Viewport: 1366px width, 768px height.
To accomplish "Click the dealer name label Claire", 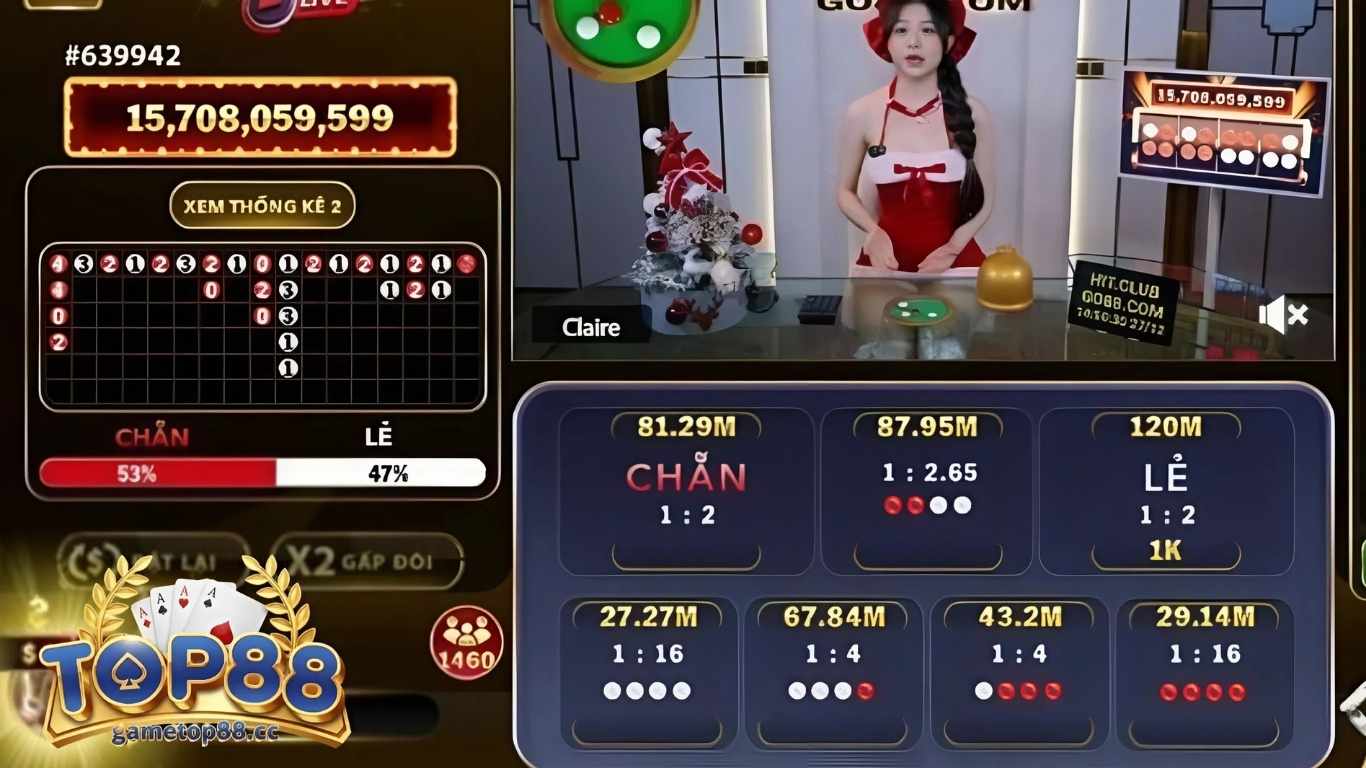I will [x=590, y=327].
